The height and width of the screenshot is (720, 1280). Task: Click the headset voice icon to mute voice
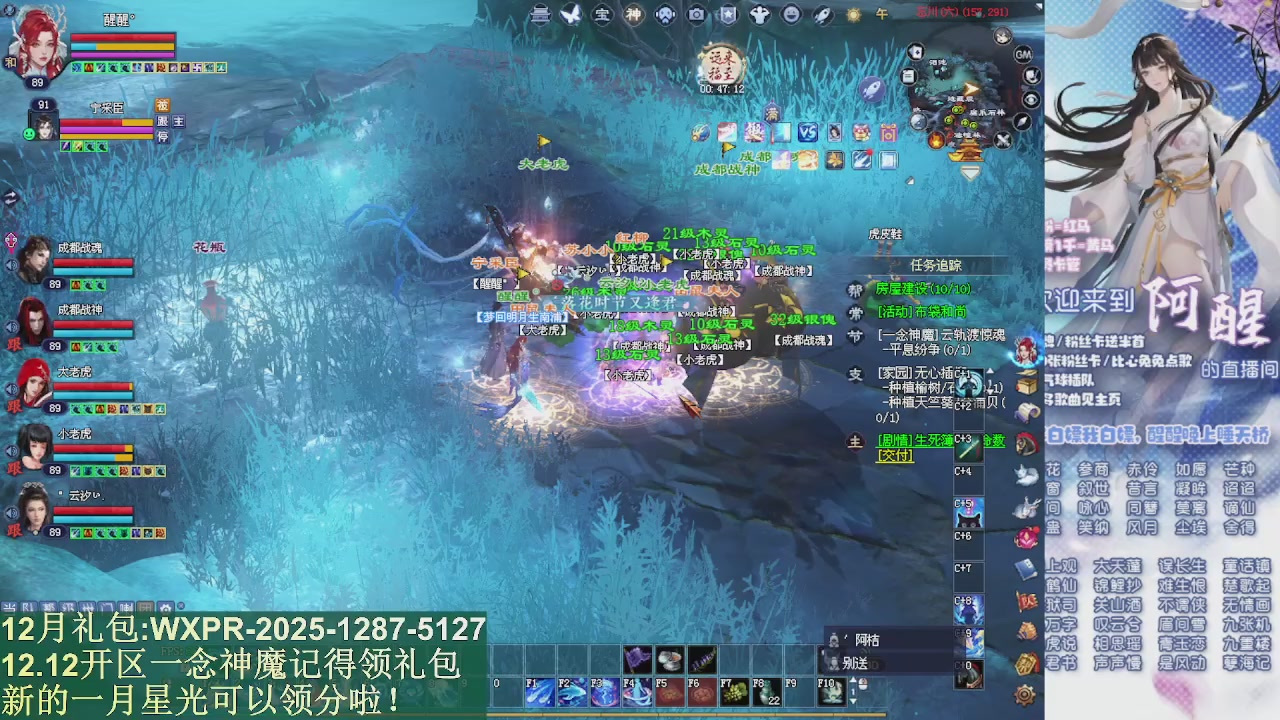[x=664, y=14]
